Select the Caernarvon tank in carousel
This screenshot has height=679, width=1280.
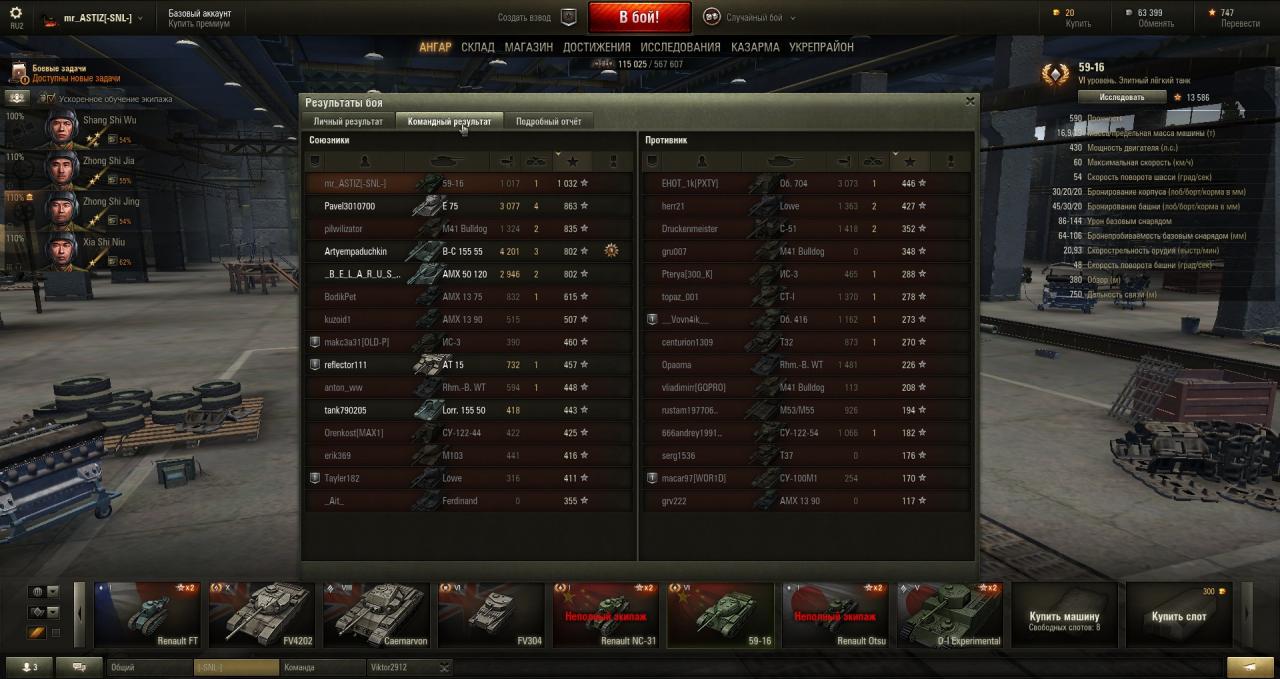[x=378, y=614]
